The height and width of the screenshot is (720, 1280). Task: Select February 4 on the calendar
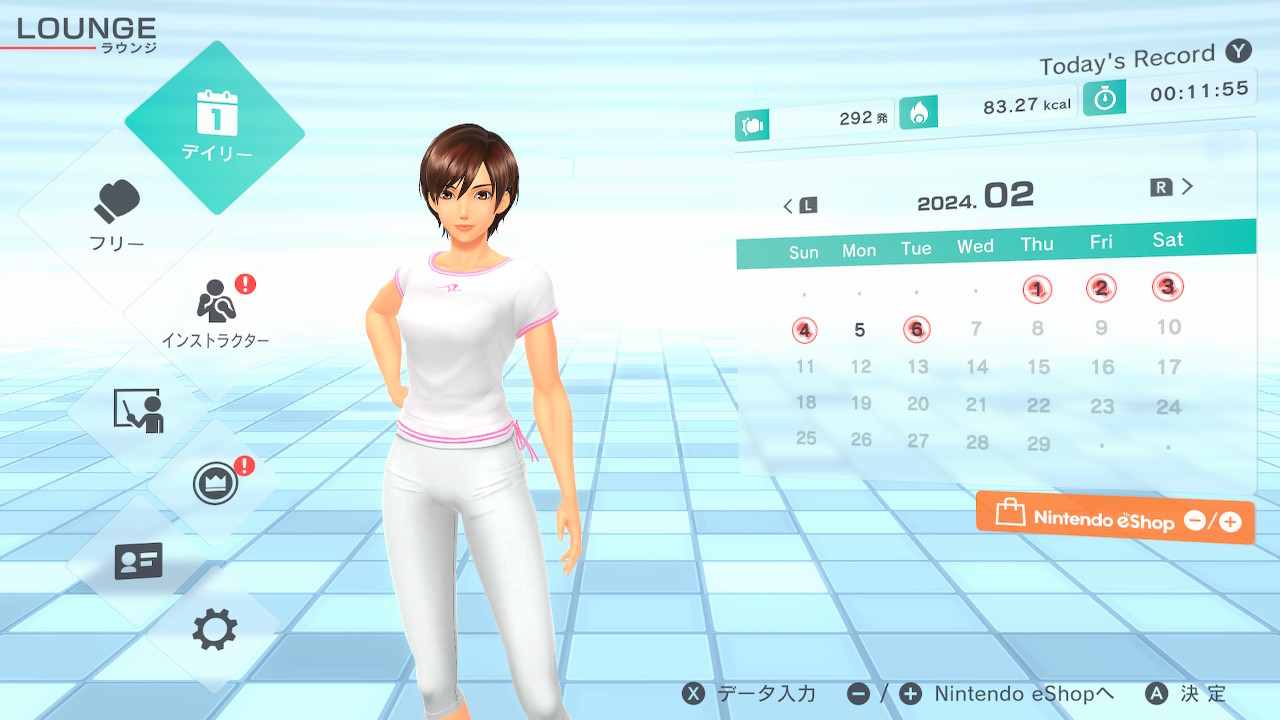pyautogui.click(x=805, y=330)
